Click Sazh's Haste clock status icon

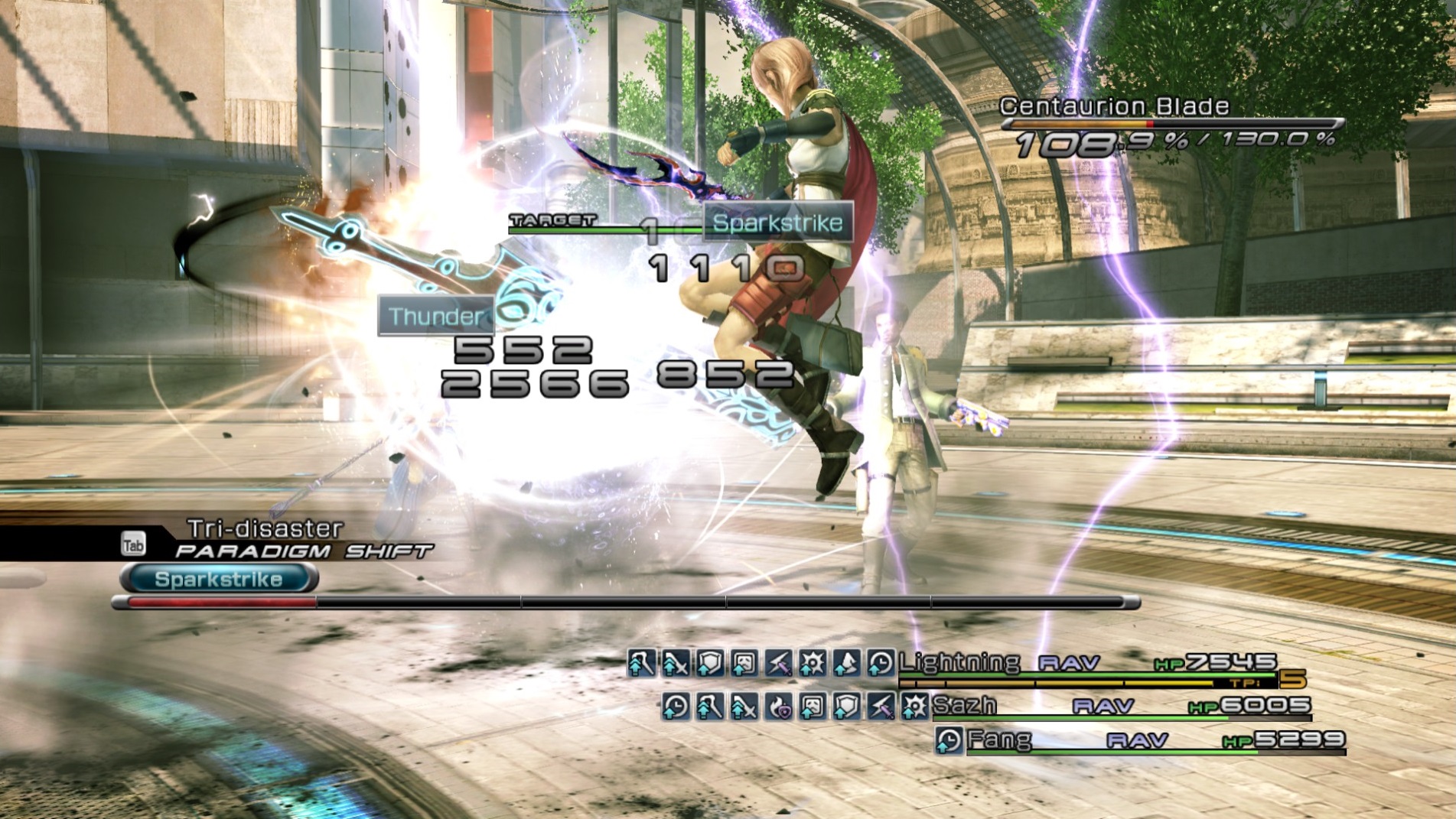pyautogui.click(x=676, y=707)
